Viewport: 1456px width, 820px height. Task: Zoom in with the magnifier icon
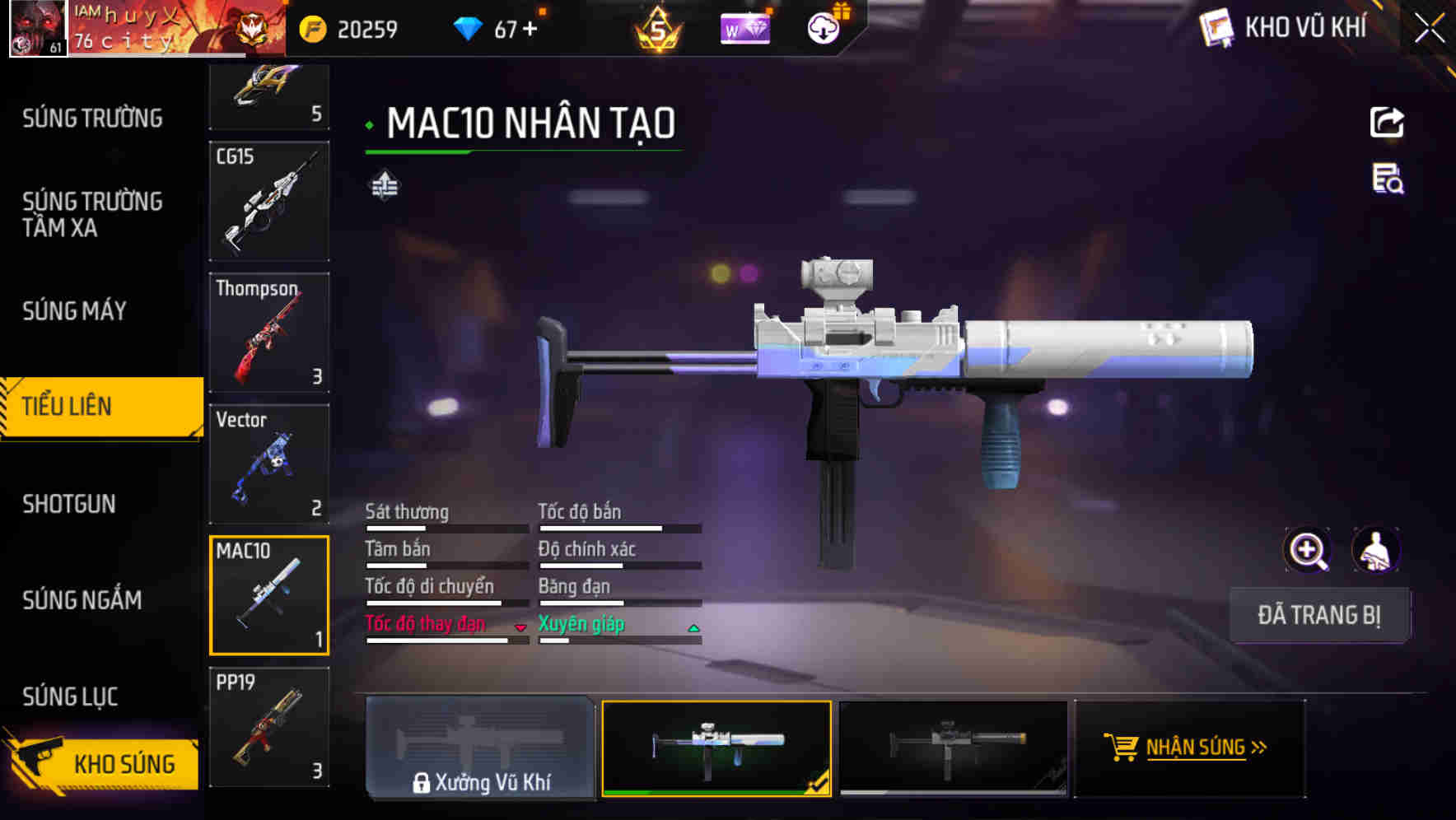pyautogui.click(x=1307, y=551)
